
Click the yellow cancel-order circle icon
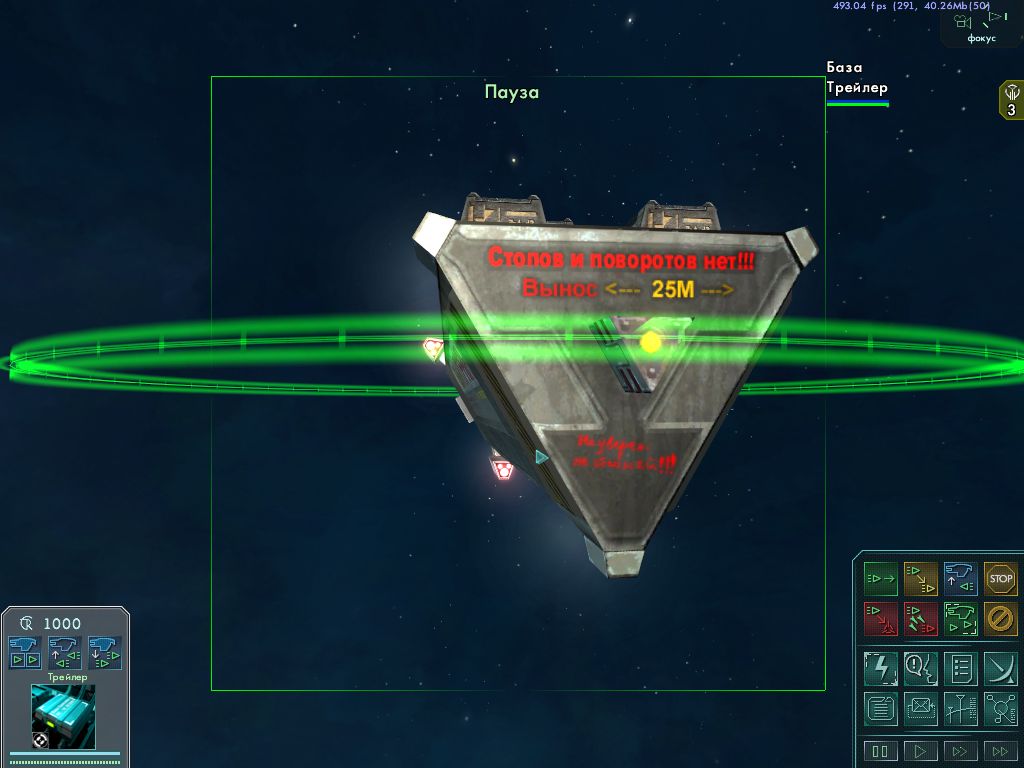tap(1000, 618)
